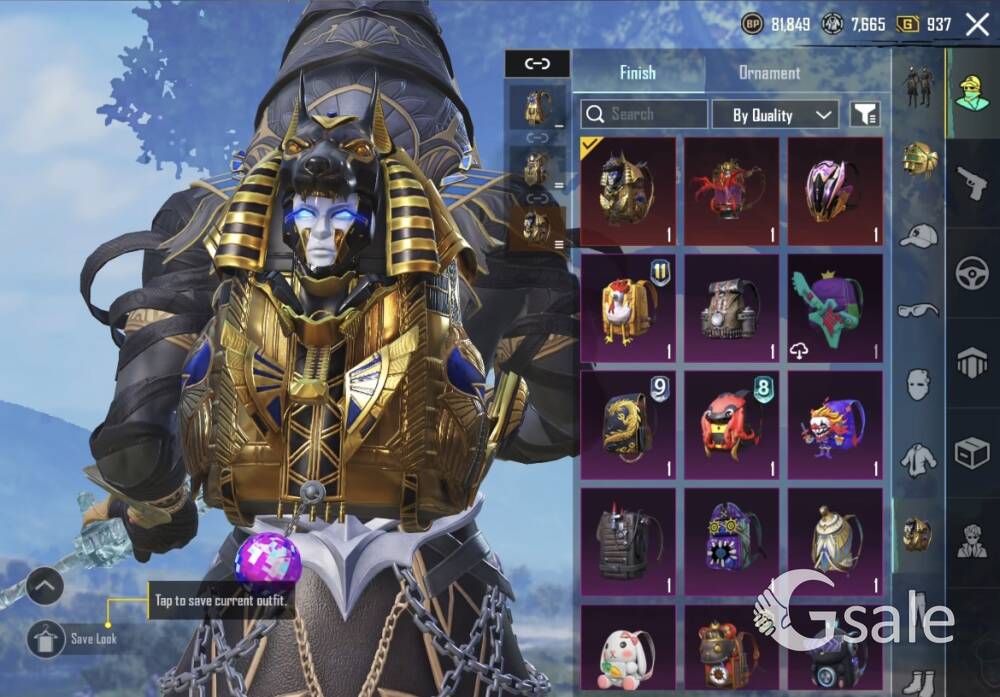The image size is (1000, 697).
Task: Switch to the jacket clothing category
Action: [918, 460]
